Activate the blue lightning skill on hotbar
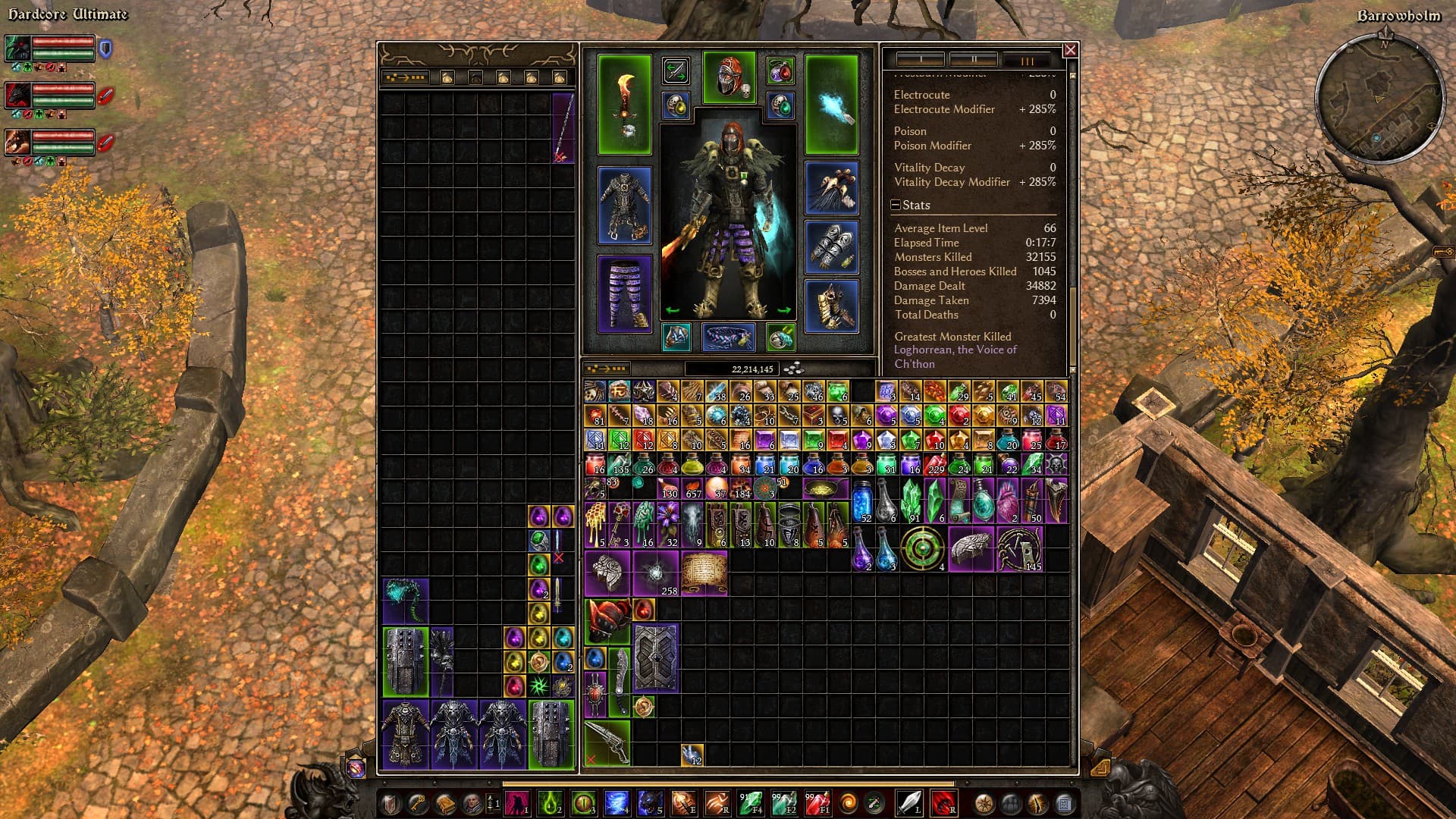Viewport: 1456px width, 819px height. pyautogui.click(x=617, y=802)
